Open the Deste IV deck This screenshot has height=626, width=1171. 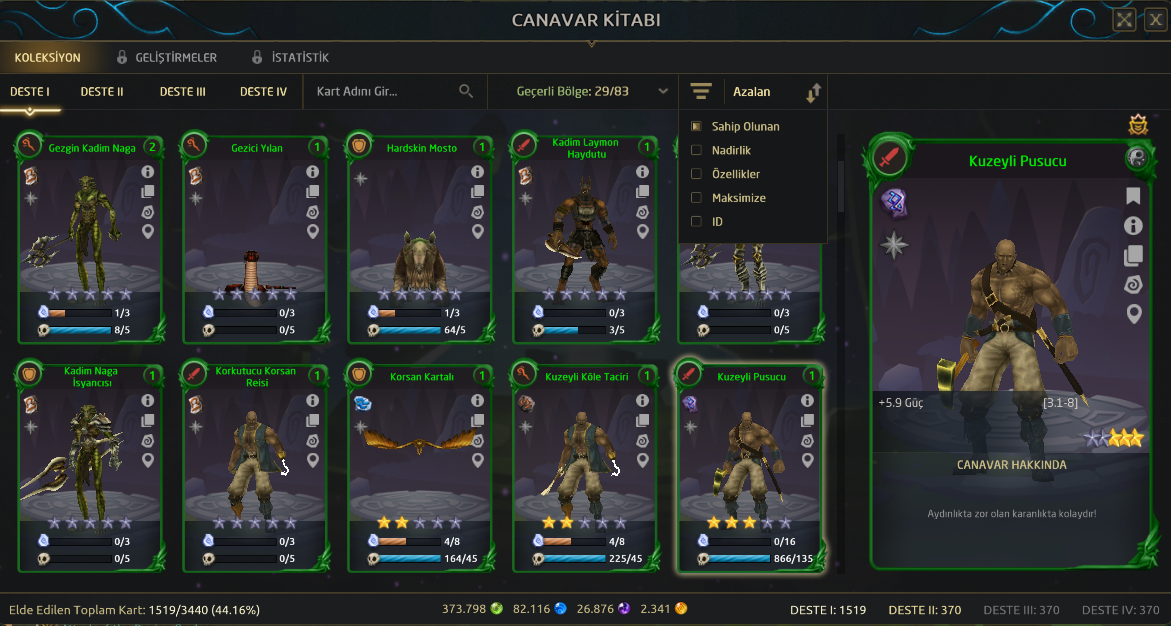(x=263, y=92)
